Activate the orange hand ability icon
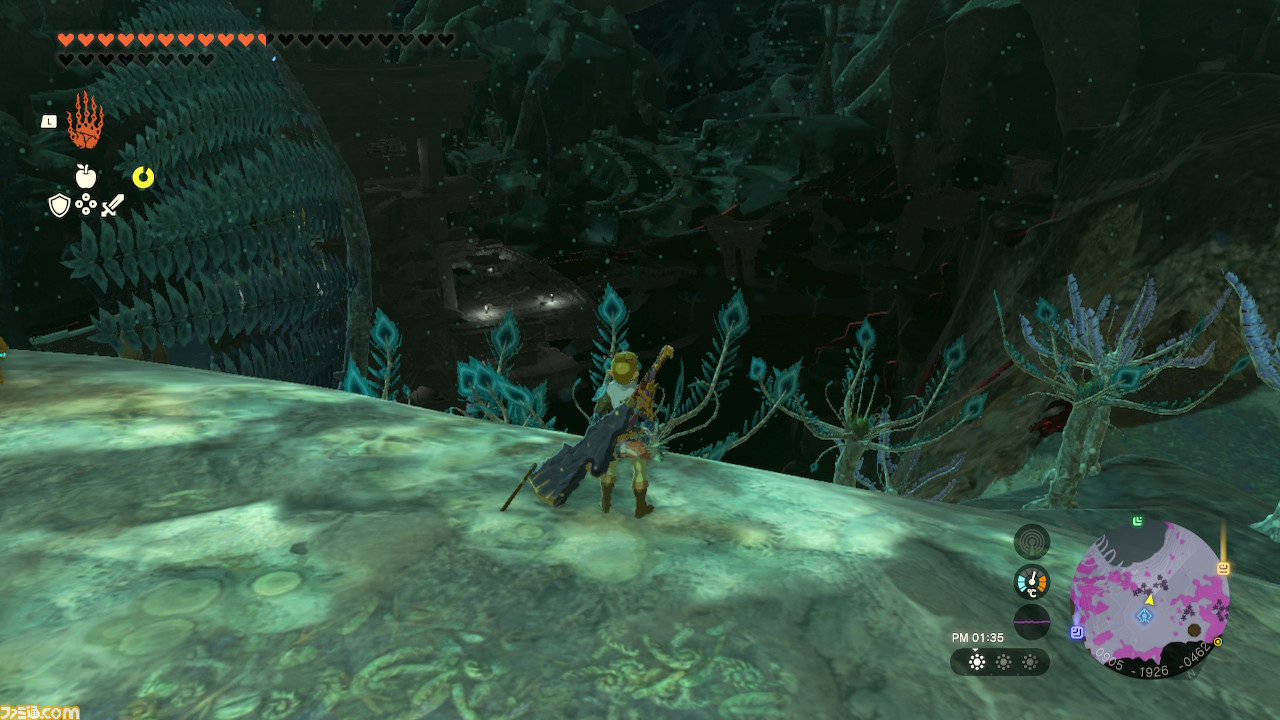This screenshot has width=1280, height=720. [x=85, y=121]
